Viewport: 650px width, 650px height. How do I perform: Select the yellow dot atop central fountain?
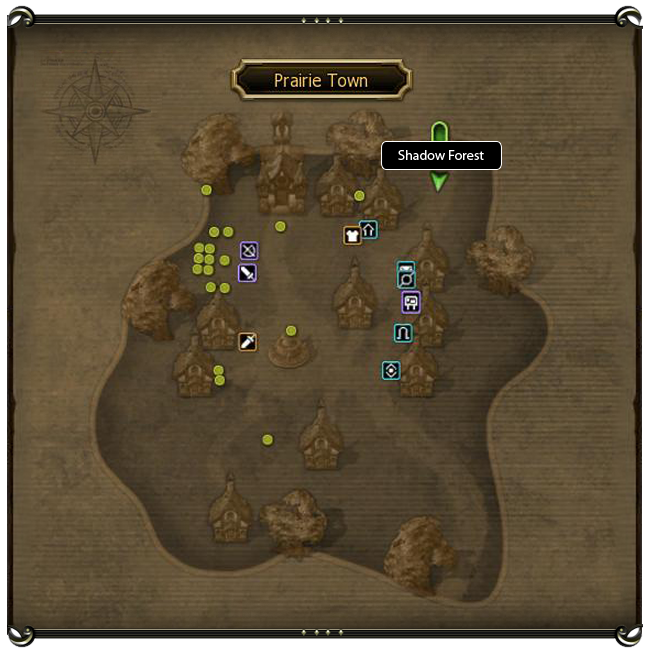click(291, 330)
